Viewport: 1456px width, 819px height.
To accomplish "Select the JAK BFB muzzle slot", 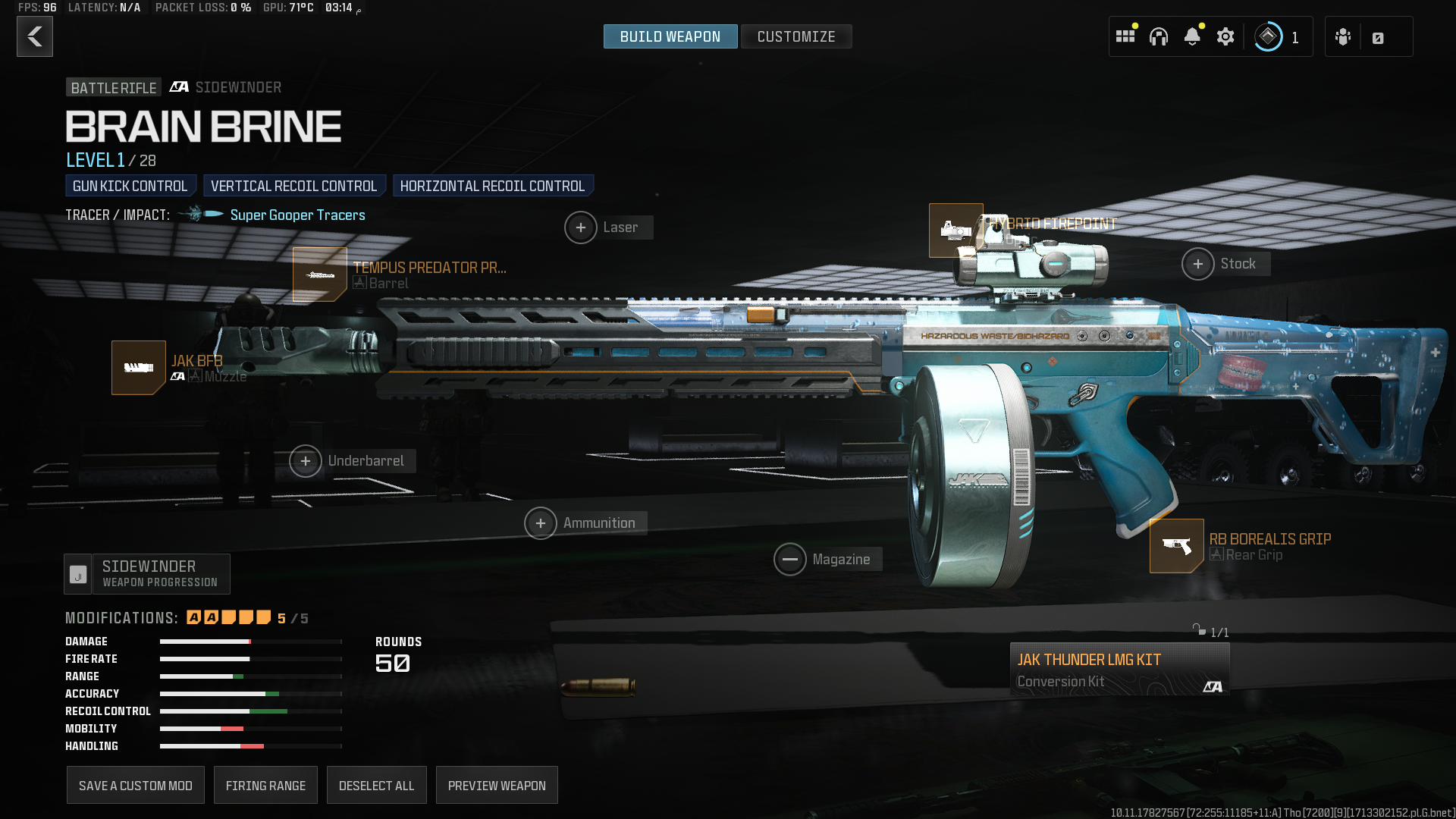I will click(139, 368).
